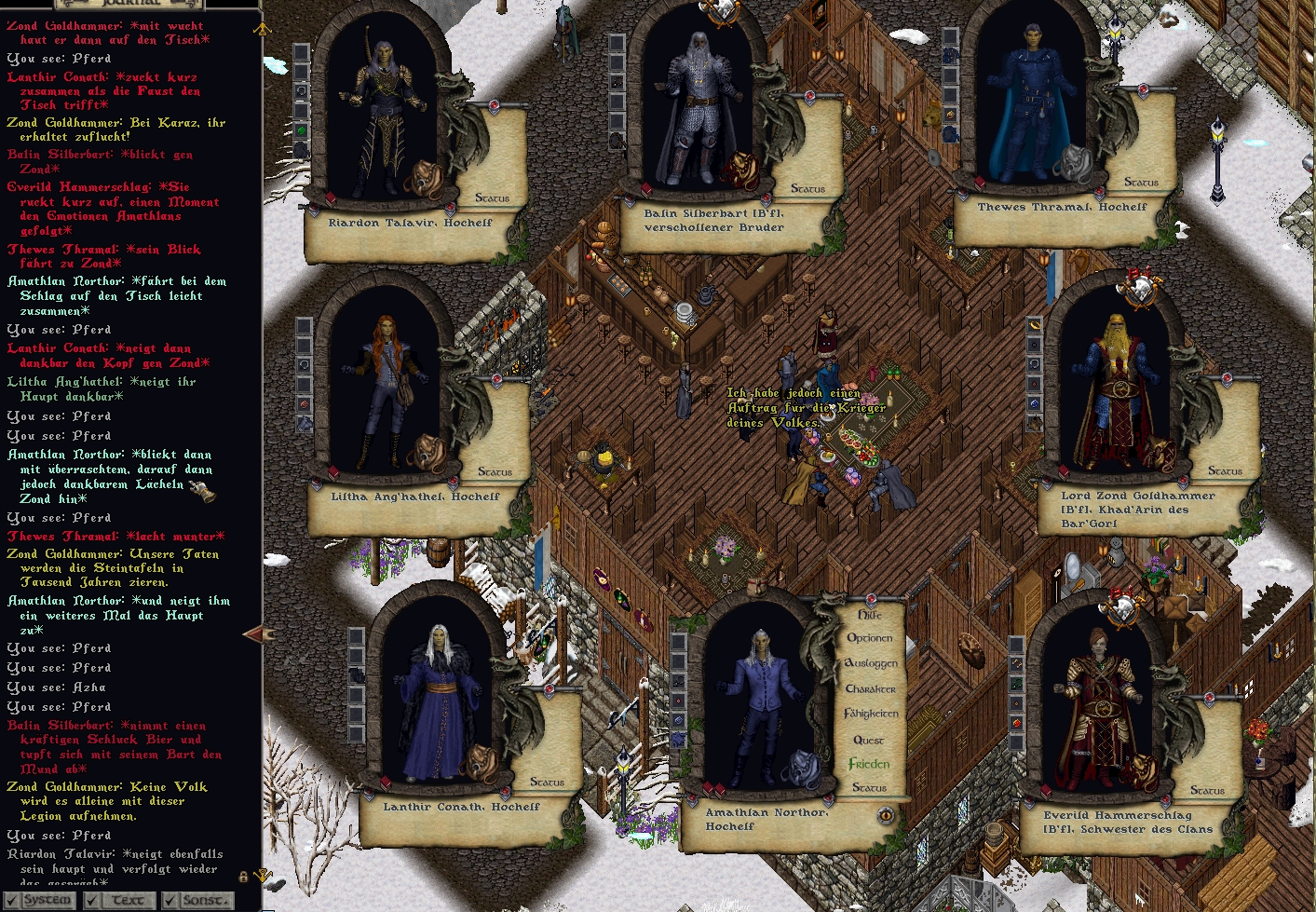Open Status on Lanthir Conath's paperdoll
Viewport: 1316px width, 912px height.
point(547,783)
